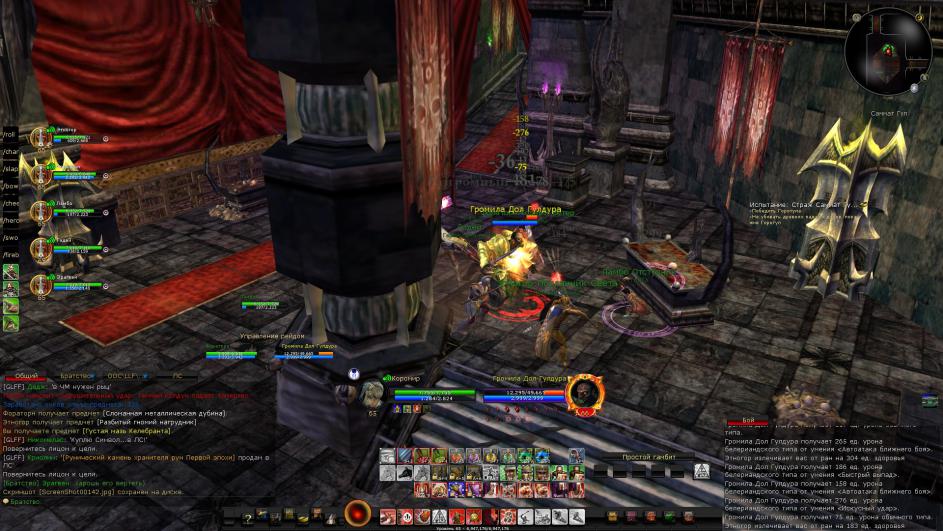Trigger the /hero emote shortcut
The image size is (943, 531).
click(9, 220)
